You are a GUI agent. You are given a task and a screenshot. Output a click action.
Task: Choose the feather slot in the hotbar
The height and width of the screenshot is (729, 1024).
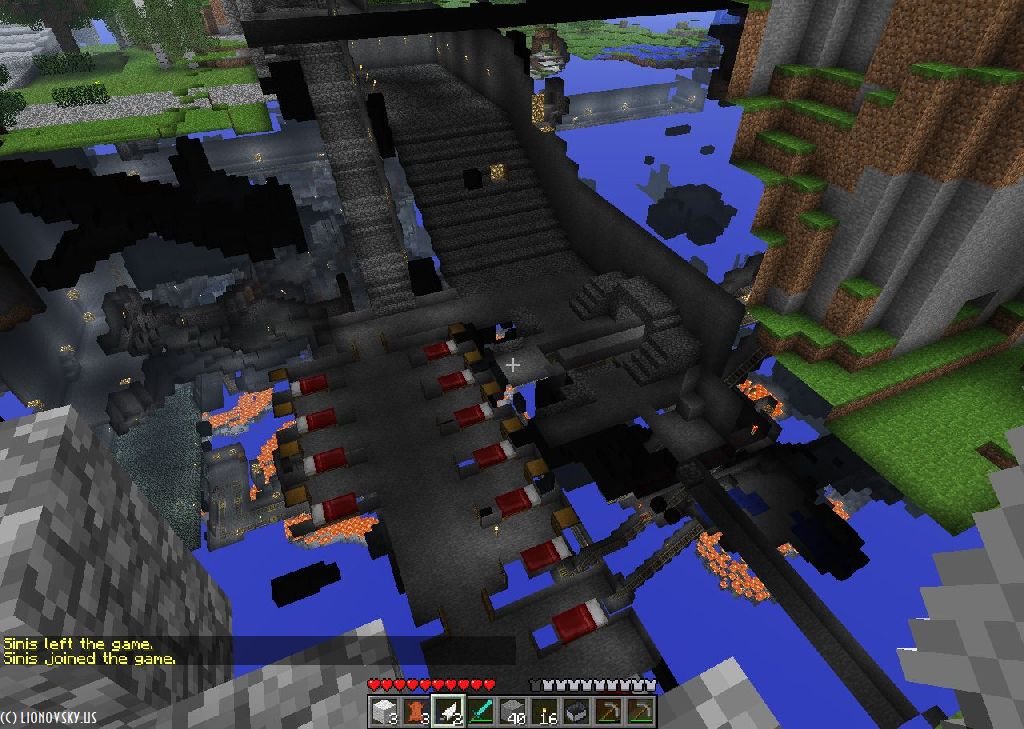[448, 712]
